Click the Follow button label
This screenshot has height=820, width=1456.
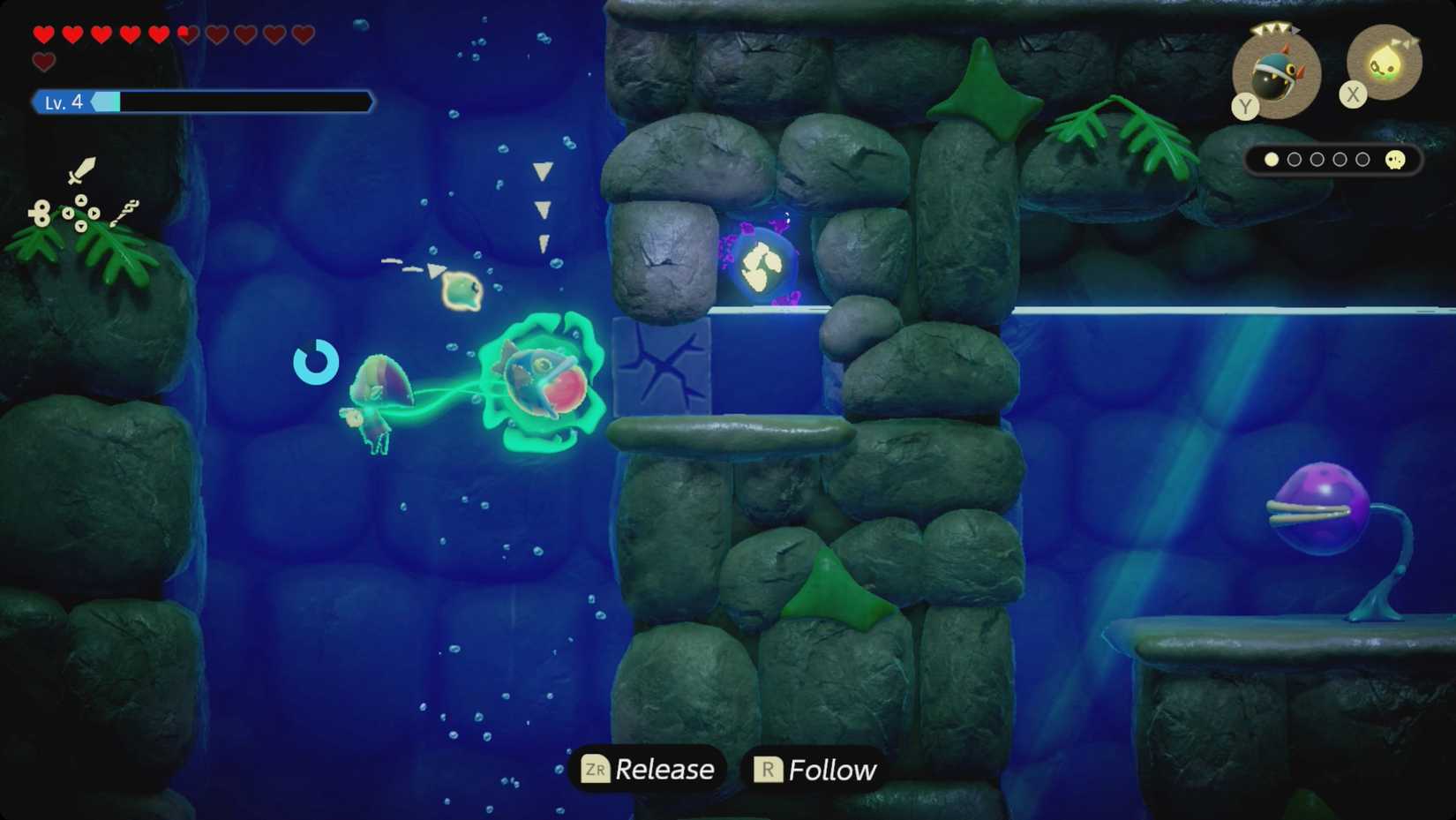click(830, 769)
